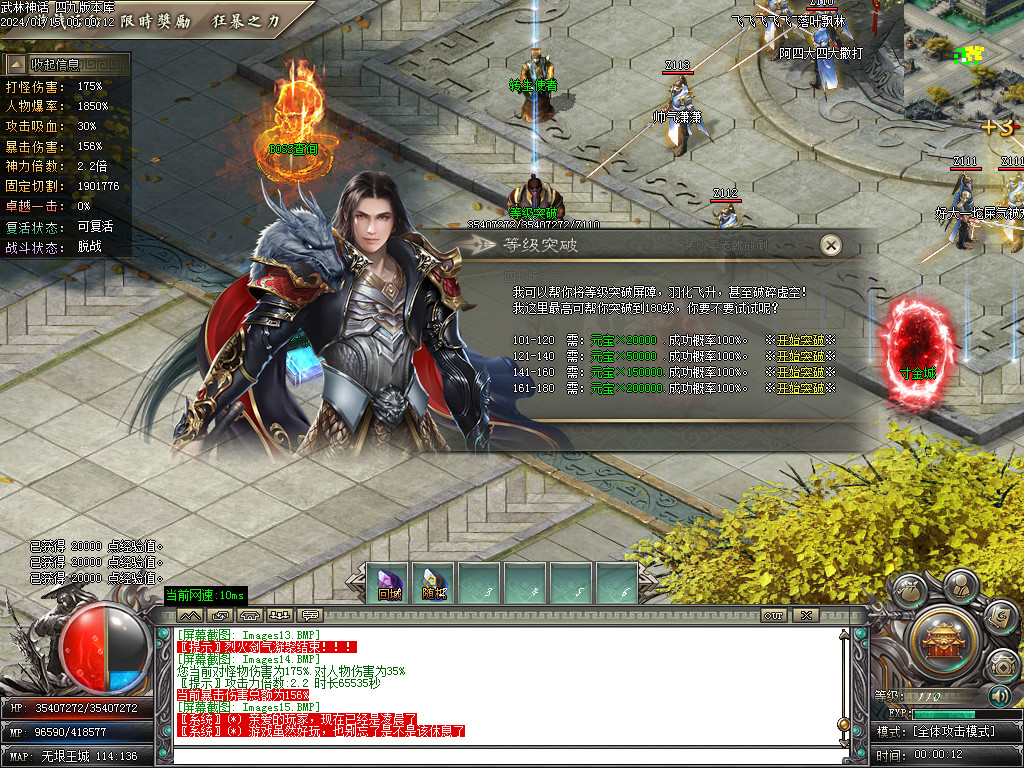Collapse the 收起信息 stats panel
1024x768 pixels.
(x=66, y=65)
